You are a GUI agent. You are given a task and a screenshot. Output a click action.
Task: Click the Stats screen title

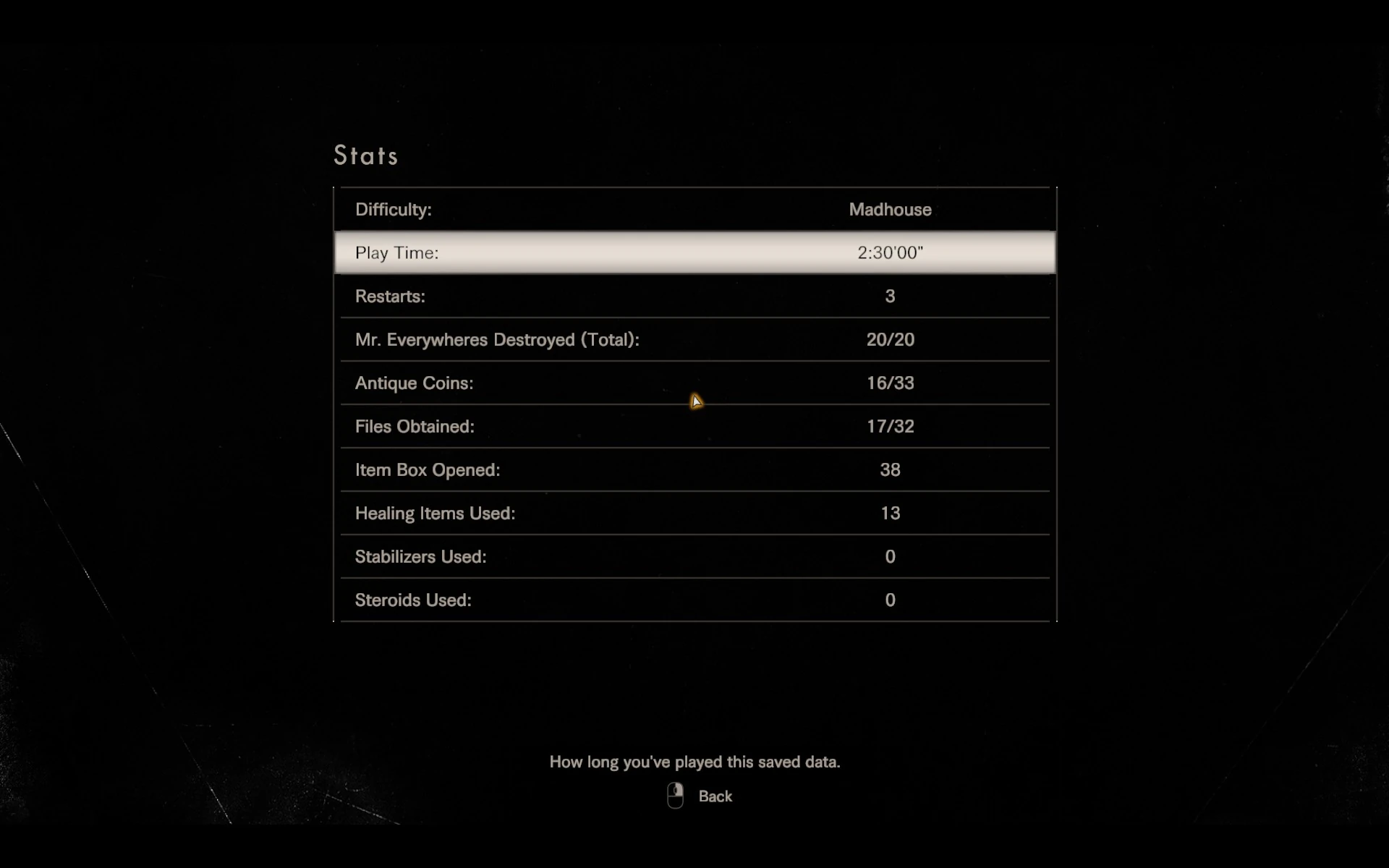click(x=365, y=155)
